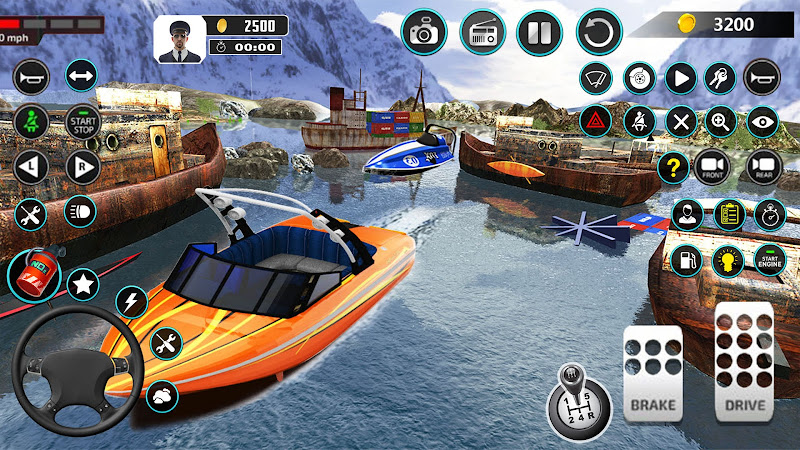Click the circular restart arrow button

tap(600, 32)
